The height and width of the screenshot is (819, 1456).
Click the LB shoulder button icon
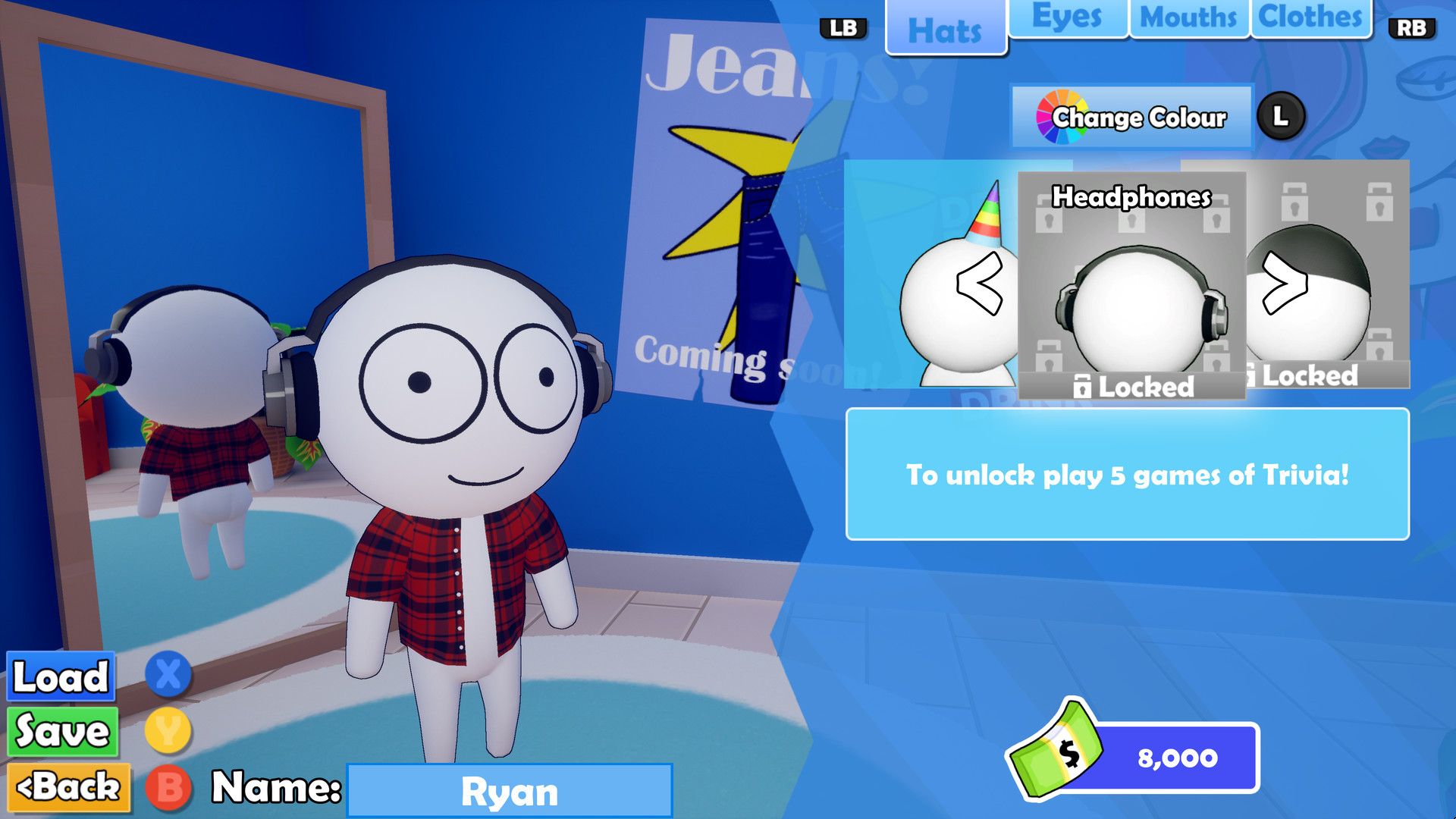click(x=844, y=28)
